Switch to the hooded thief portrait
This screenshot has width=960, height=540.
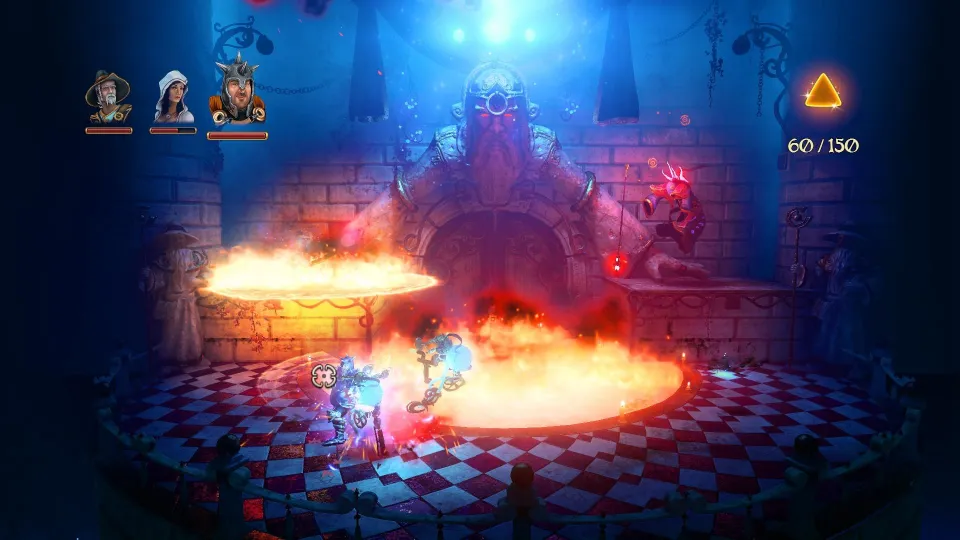coord(173,98)
